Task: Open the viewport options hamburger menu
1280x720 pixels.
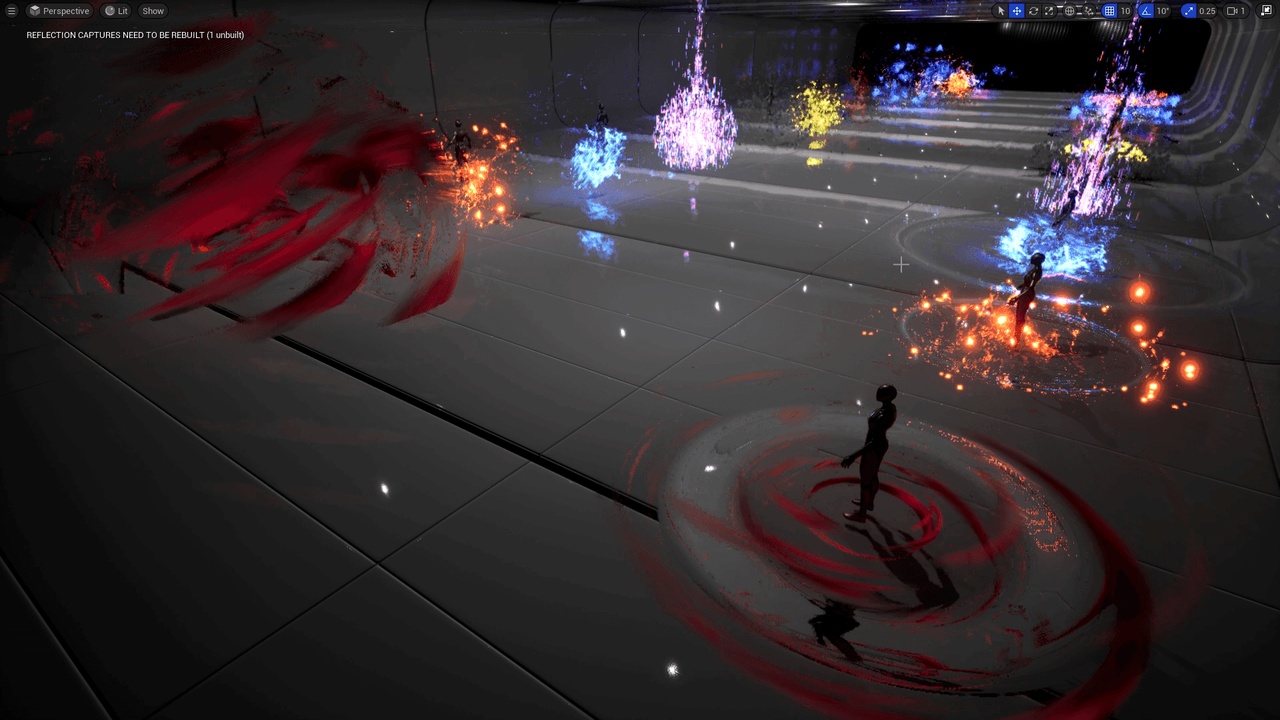Action: coord(12,11)
